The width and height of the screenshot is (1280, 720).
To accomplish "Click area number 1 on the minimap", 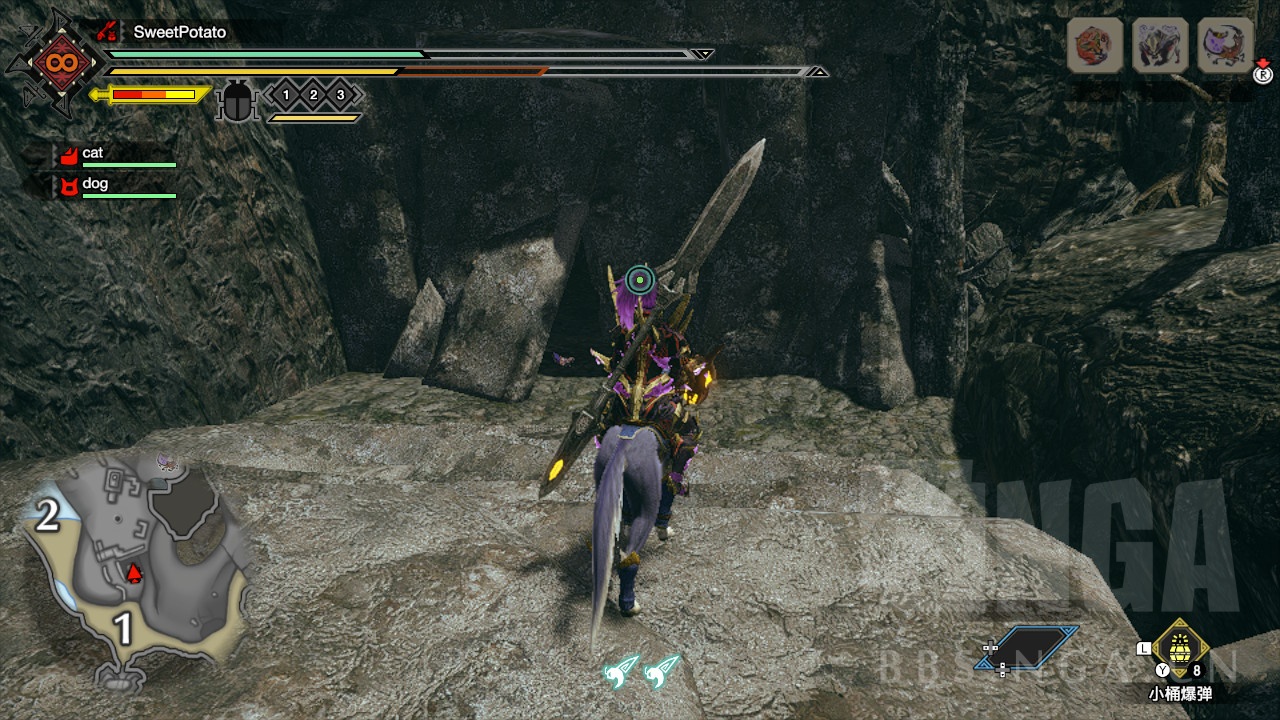I will (123, 630).
